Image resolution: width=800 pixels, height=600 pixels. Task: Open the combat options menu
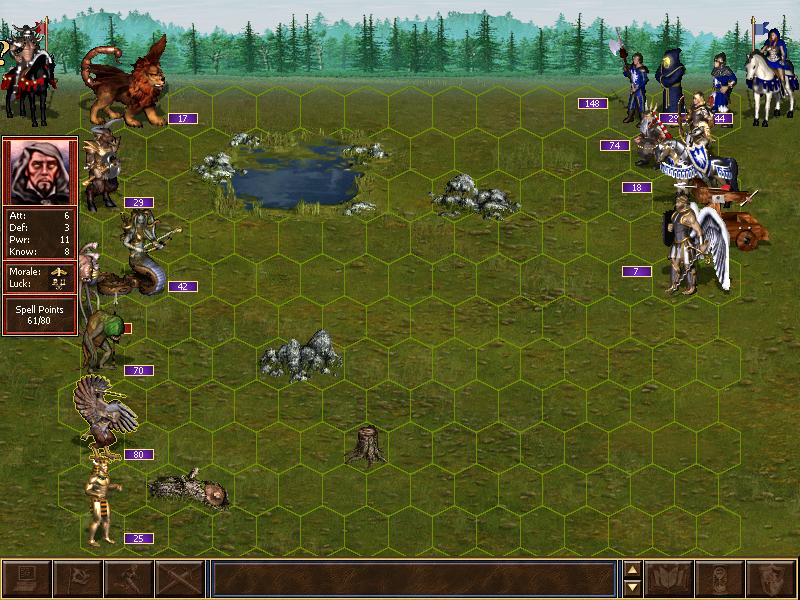(x=27, y=579)
